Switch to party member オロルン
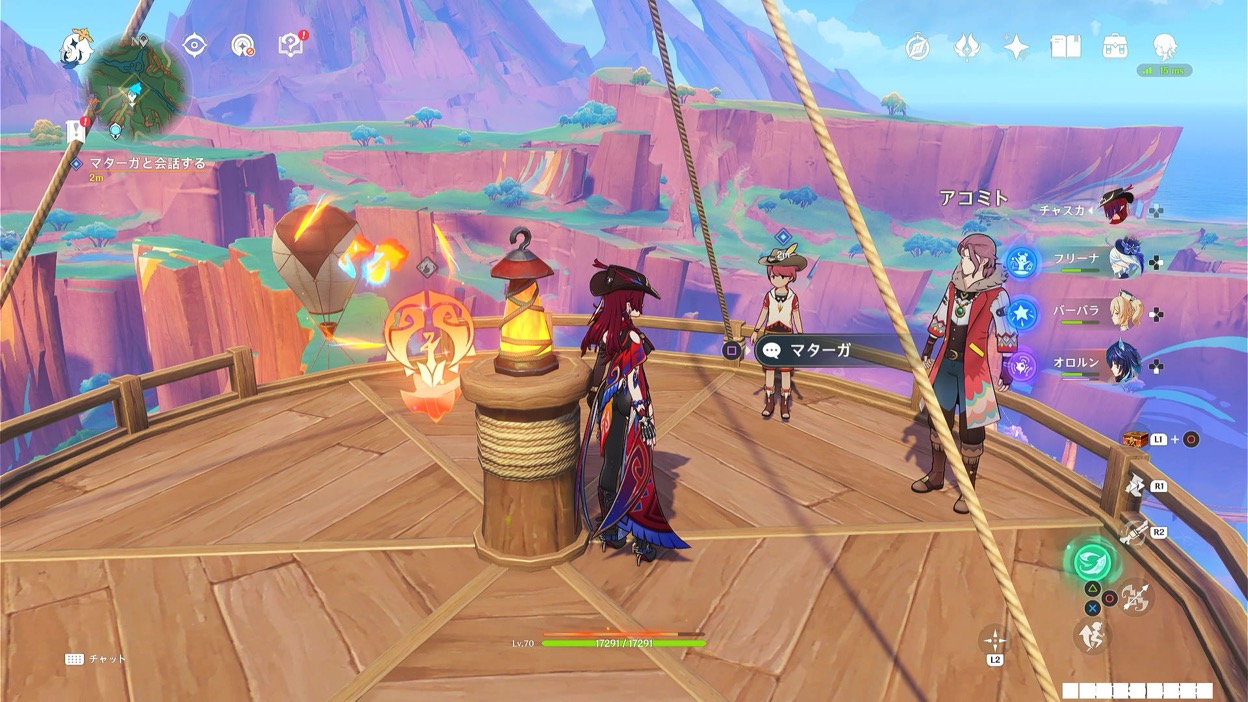The image size is (1248, 702). 1125,366
